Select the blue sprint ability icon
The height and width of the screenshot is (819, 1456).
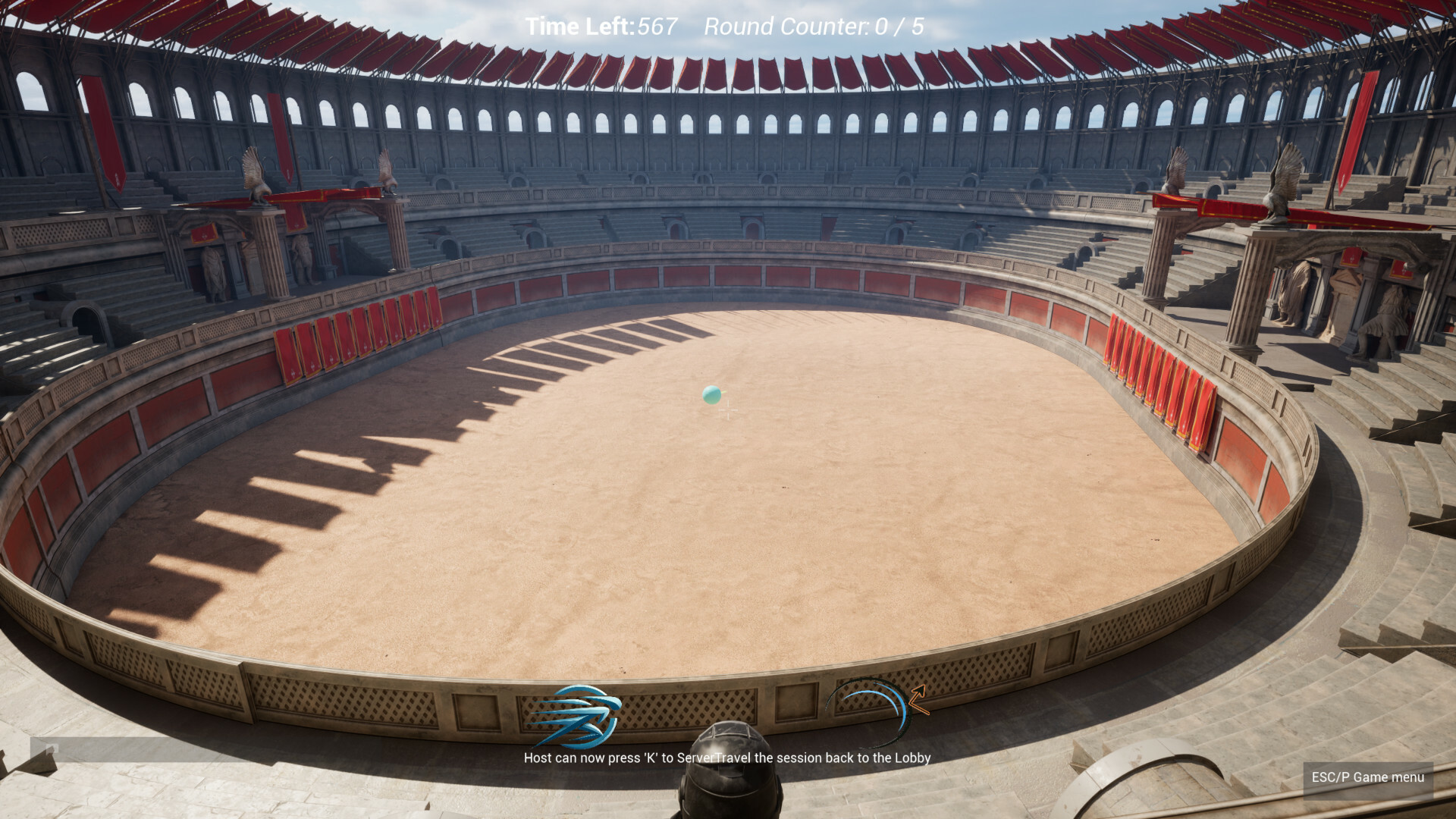580,717
